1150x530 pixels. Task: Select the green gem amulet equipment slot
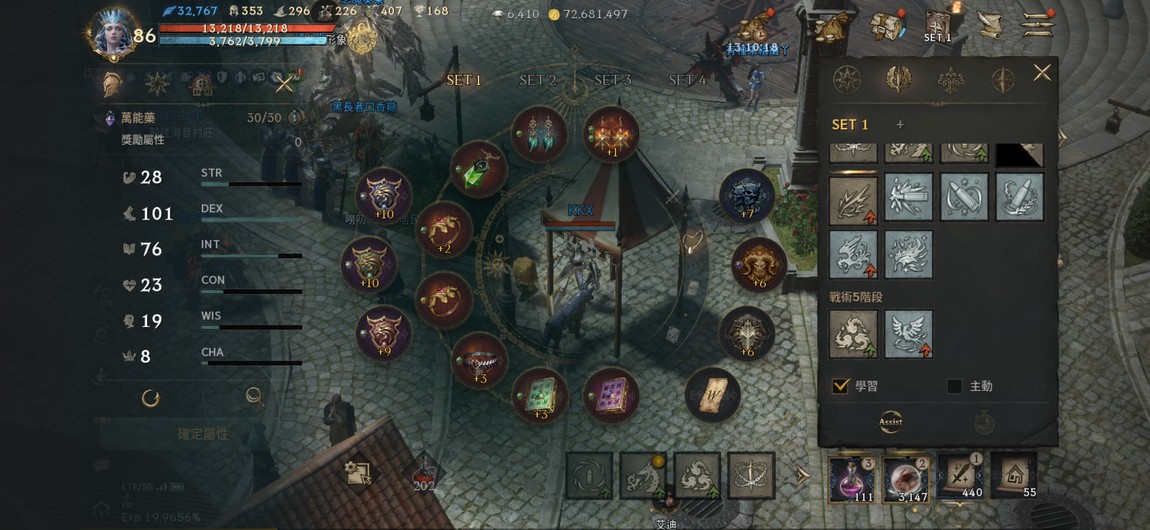[478, 169]
